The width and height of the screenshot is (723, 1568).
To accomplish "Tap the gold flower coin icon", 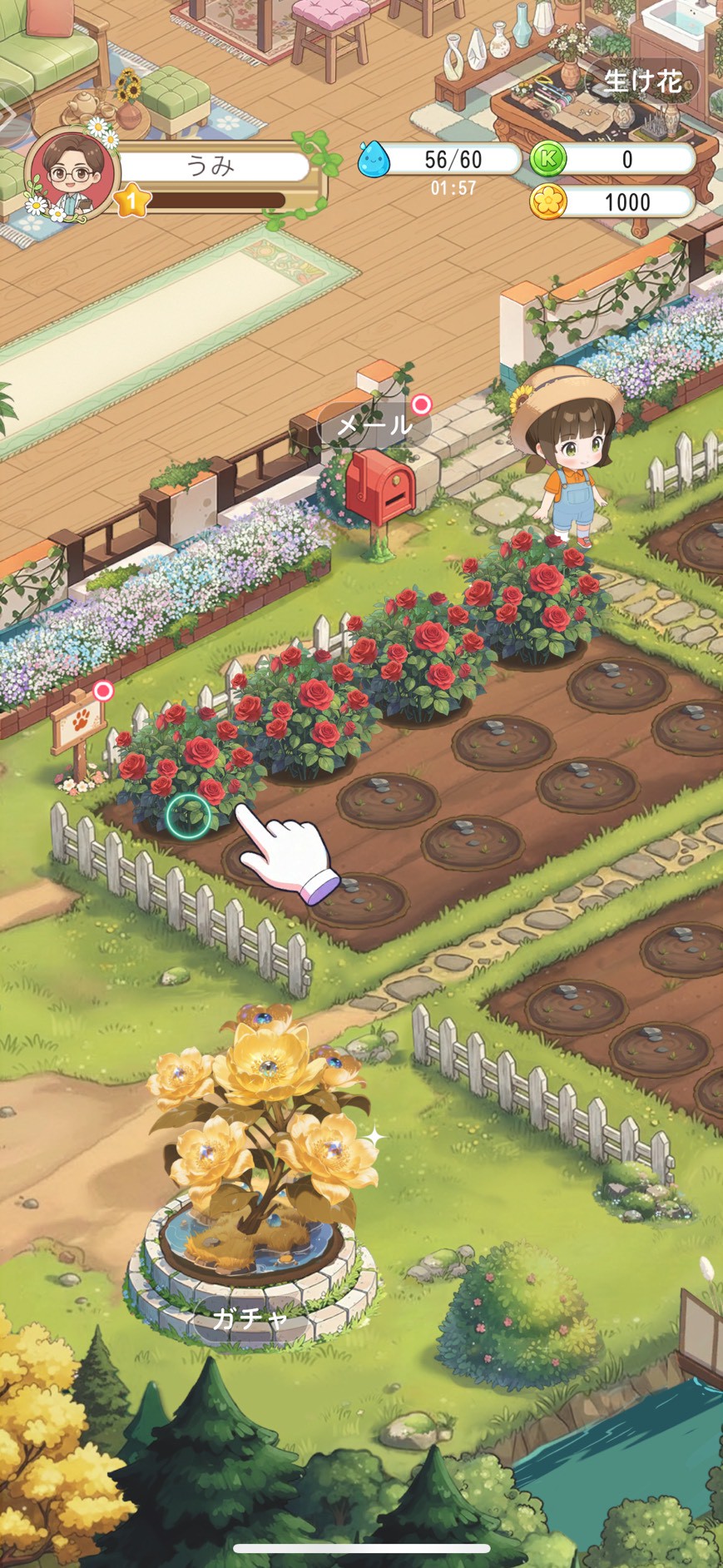I will tap(547, 201).
